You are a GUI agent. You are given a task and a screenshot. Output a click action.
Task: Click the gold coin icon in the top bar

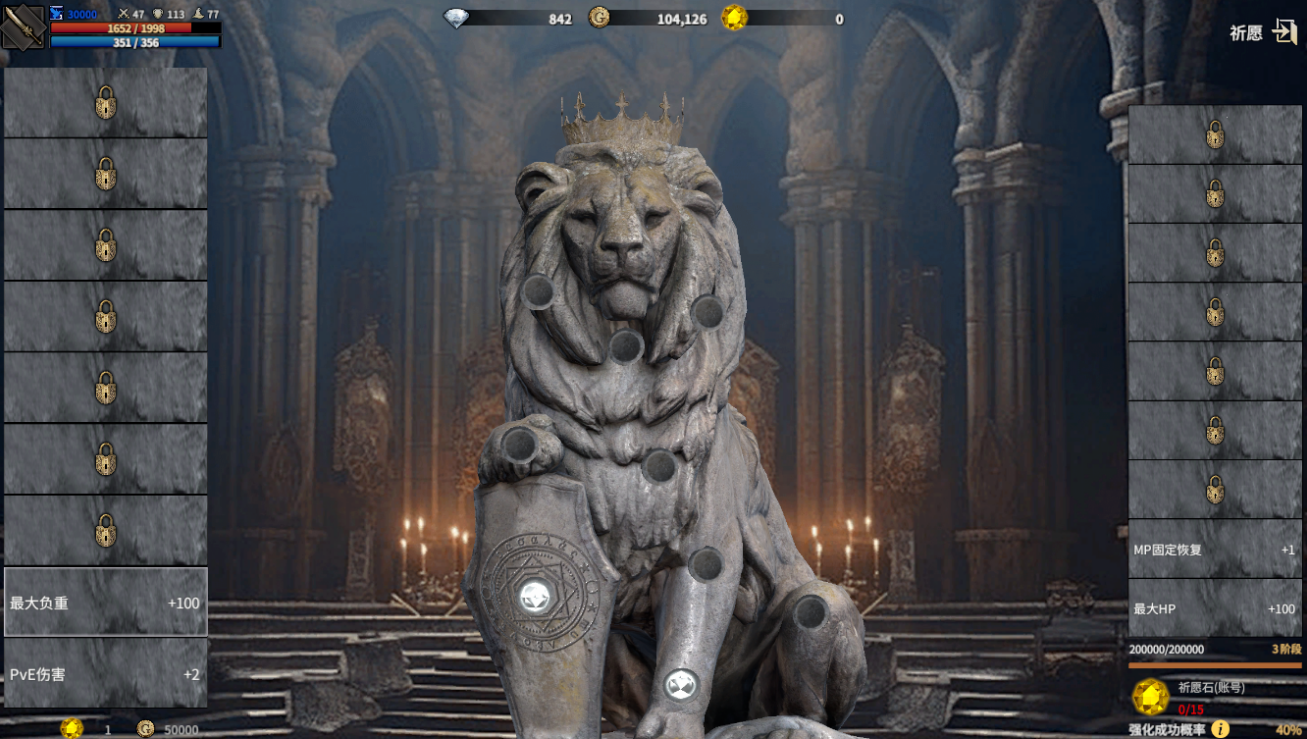599,18
